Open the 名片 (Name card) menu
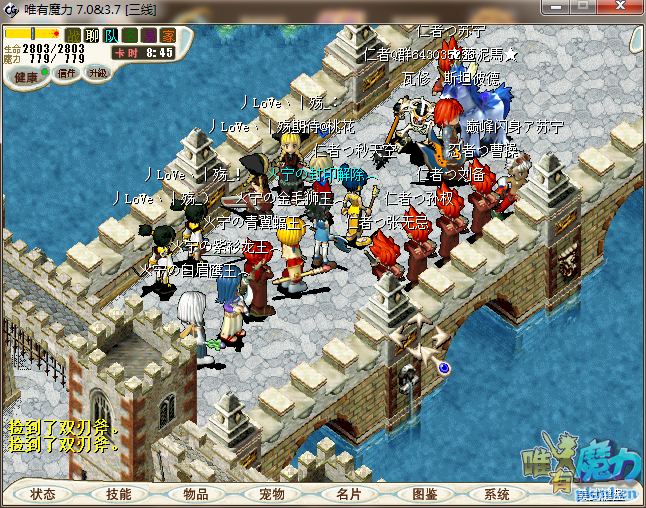This screenshot has width=646, height=508. [347, 494]
